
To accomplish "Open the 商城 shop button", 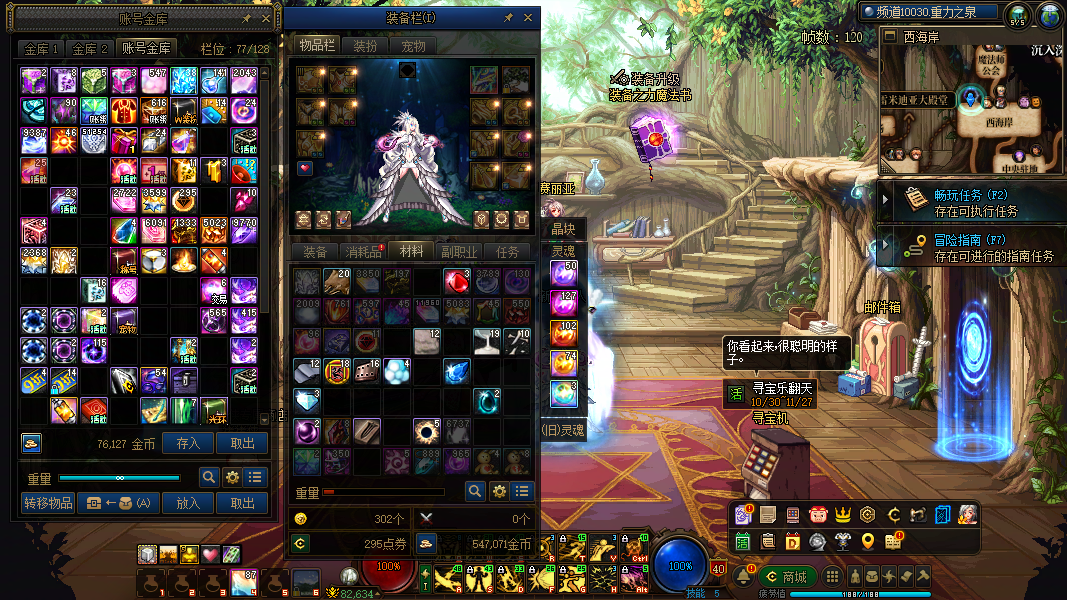I will coord(785,576).
